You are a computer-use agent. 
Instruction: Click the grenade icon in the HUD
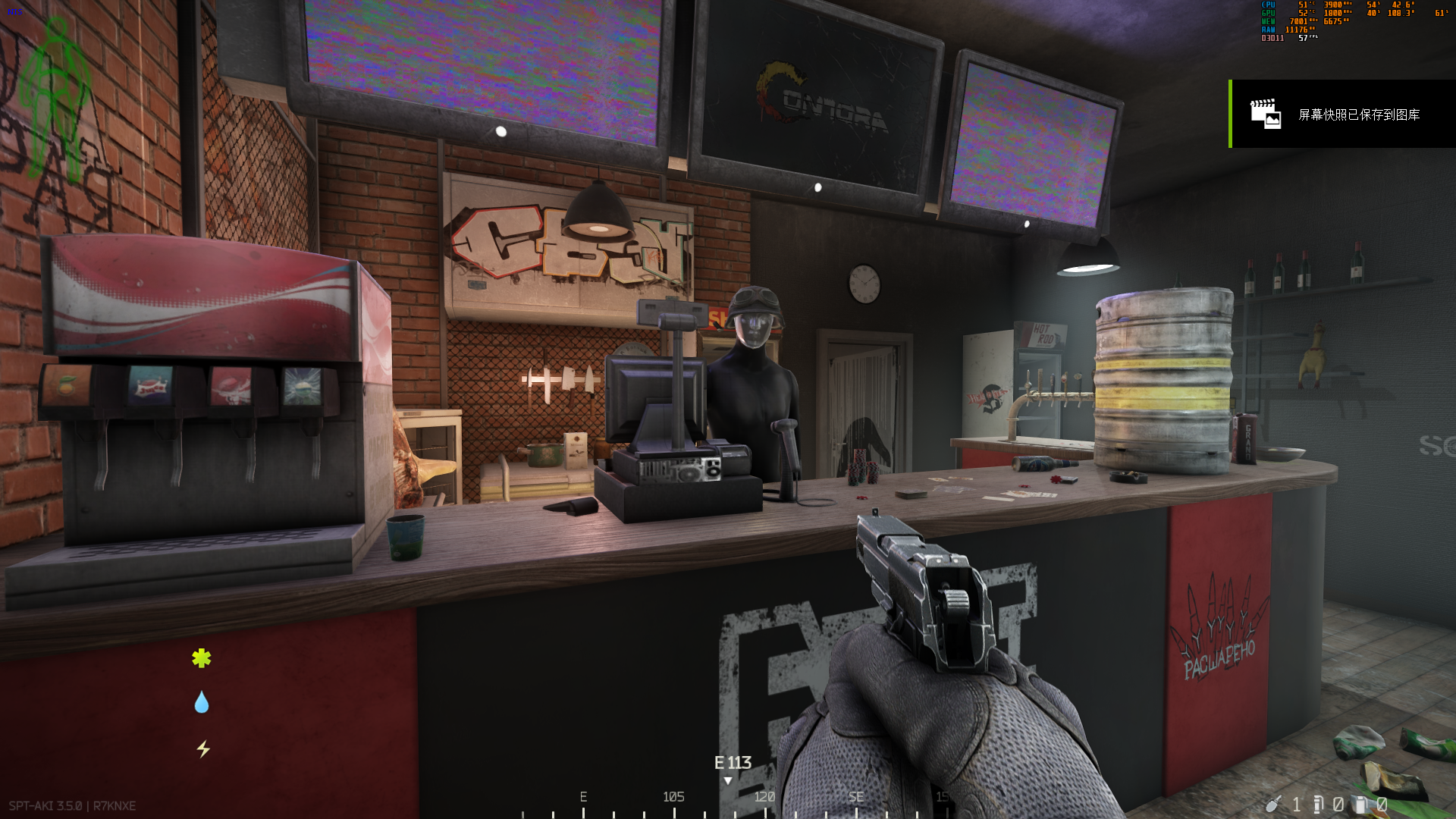tap(1273, 804)
